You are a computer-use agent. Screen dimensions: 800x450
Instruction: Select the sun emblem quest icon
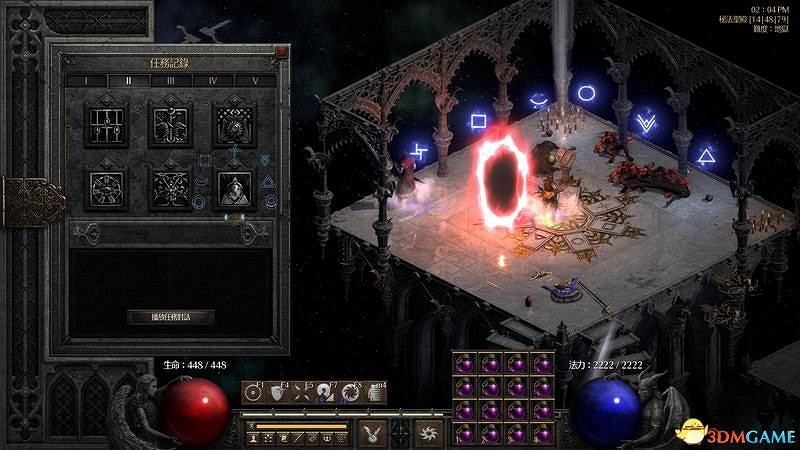233,124
